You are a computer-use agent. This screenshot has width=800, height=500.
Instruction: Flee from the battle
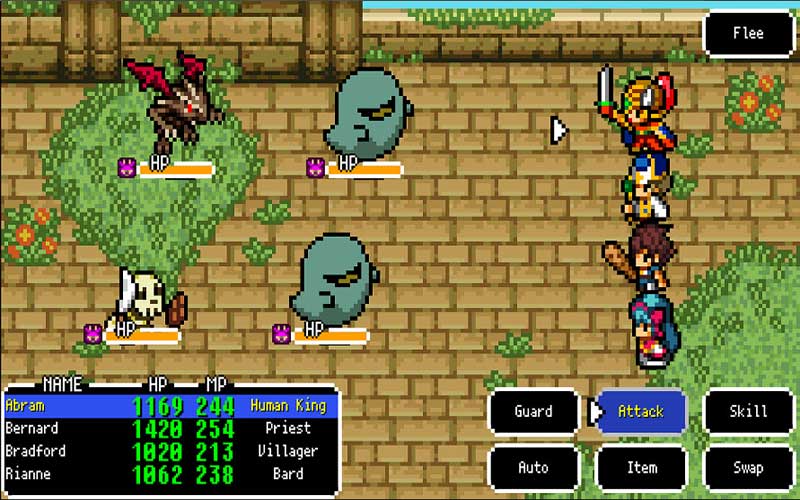(x=748, y=34)
